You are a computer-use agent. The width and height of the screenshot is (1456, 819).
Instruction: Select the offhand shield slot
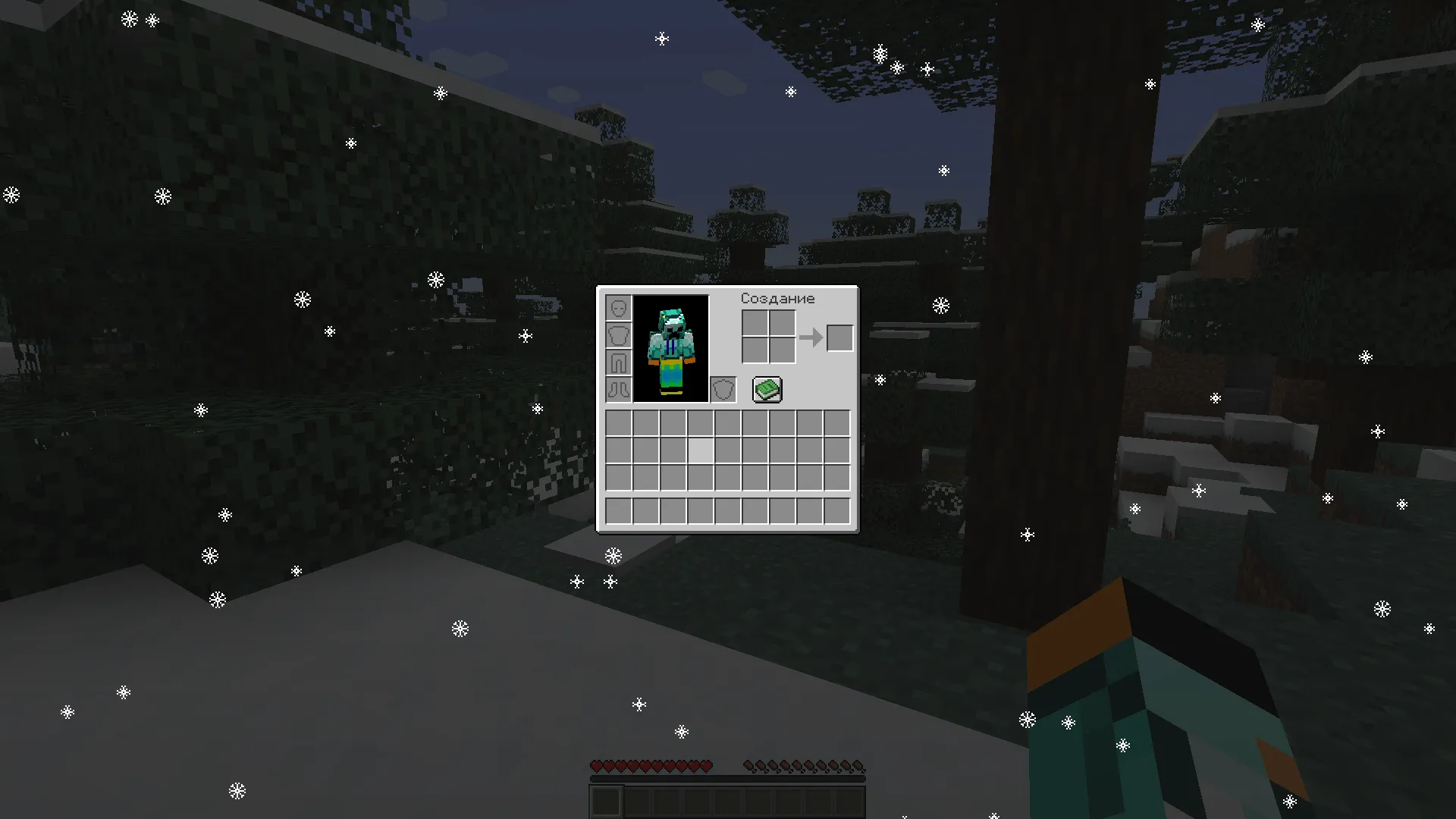point(724,388)
